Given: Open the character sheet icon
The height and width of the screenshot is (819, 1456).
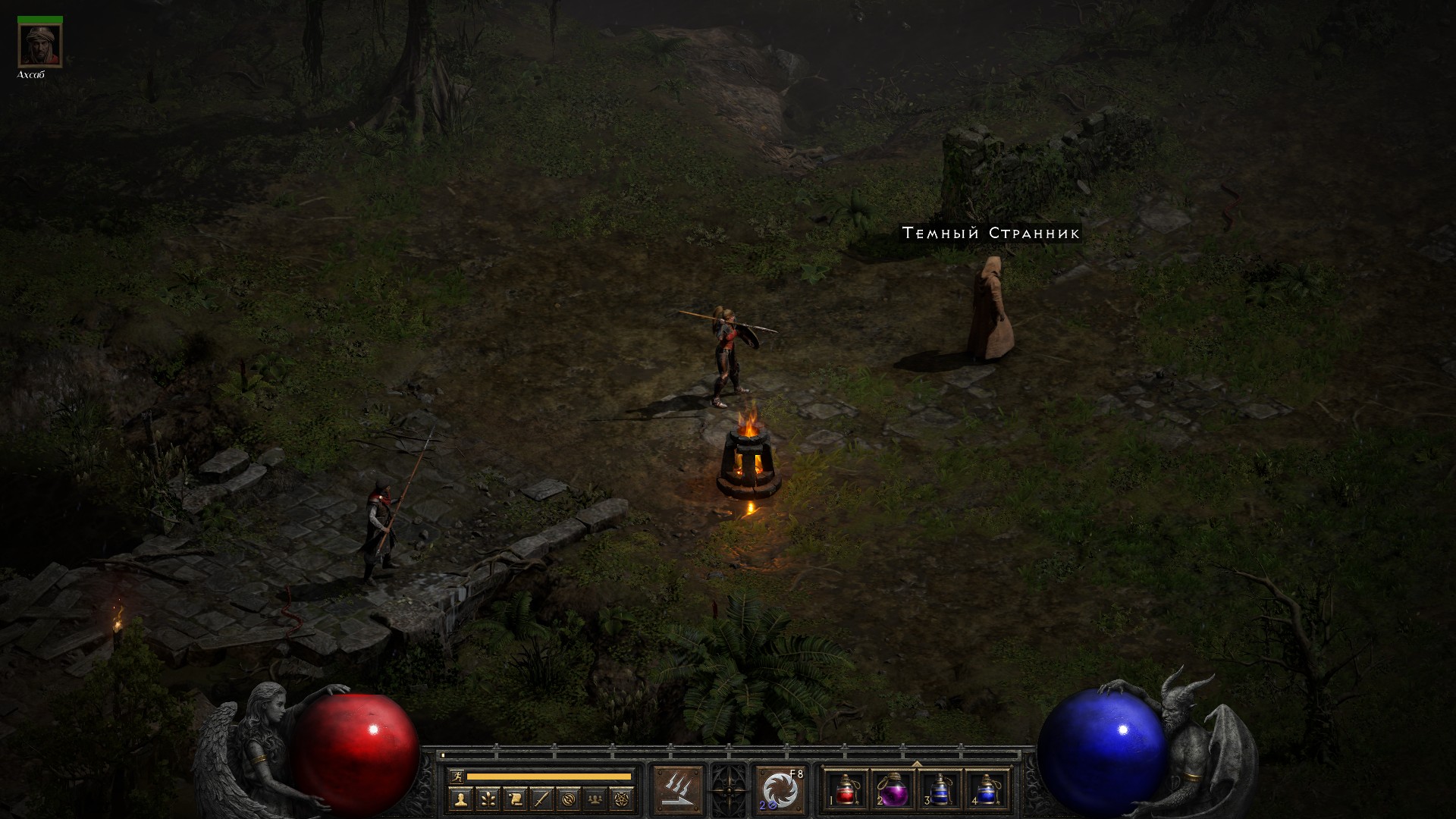Looking at the screenshot, I should 460,799.
